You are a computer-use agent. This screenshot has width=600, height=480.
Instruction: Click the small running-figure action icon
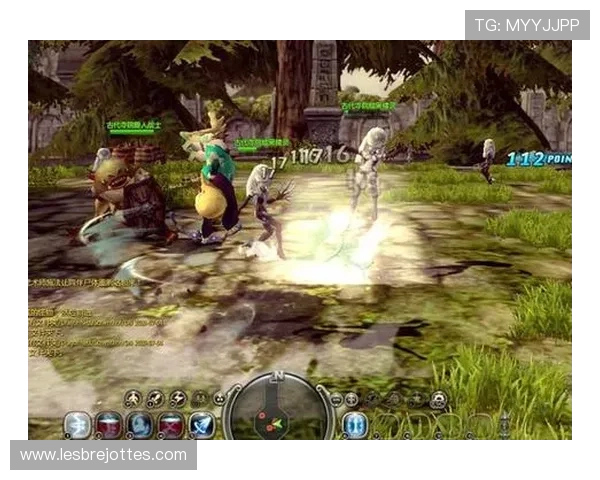(x=132, y=399)
